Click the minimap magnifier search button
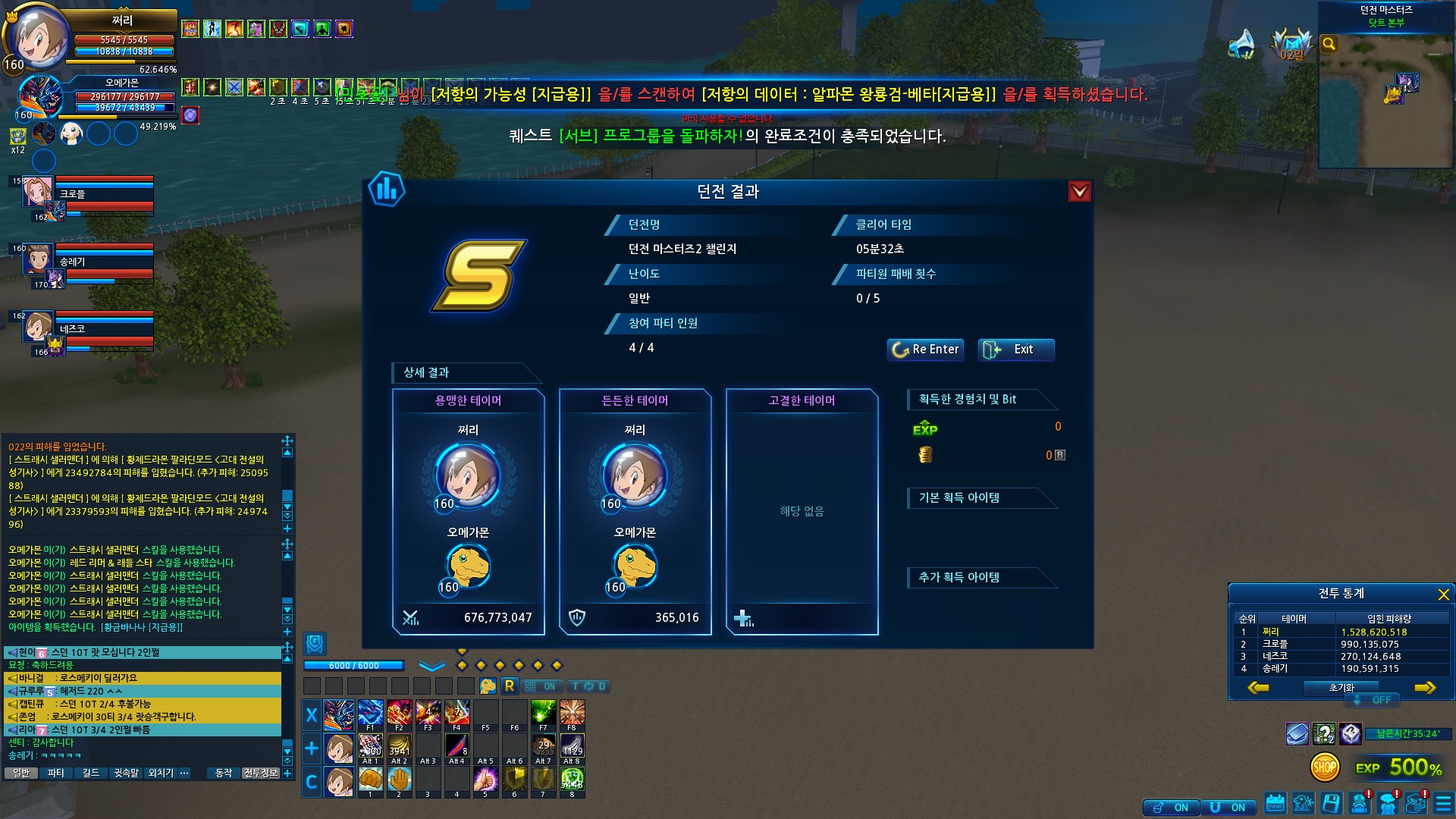The image size is (1456, 819). (x=1329, y=44)
